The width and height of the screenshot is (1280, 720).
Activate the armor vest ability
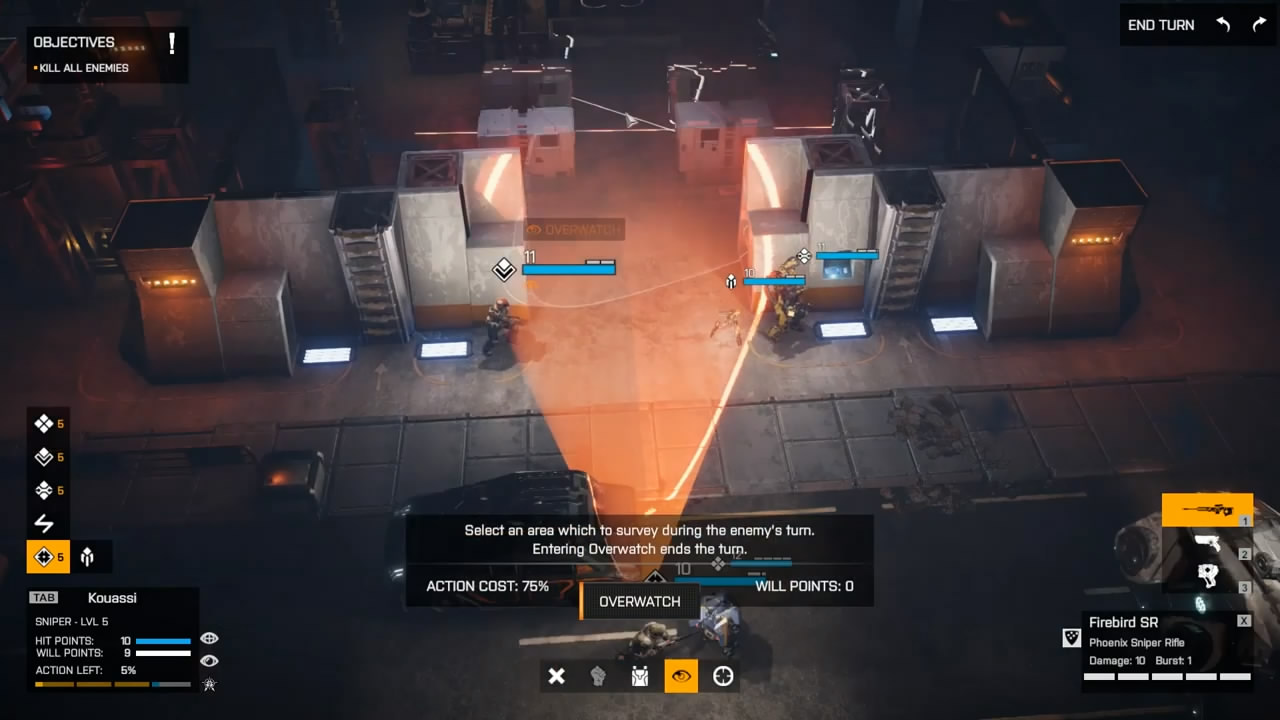(x=640, y=677)
